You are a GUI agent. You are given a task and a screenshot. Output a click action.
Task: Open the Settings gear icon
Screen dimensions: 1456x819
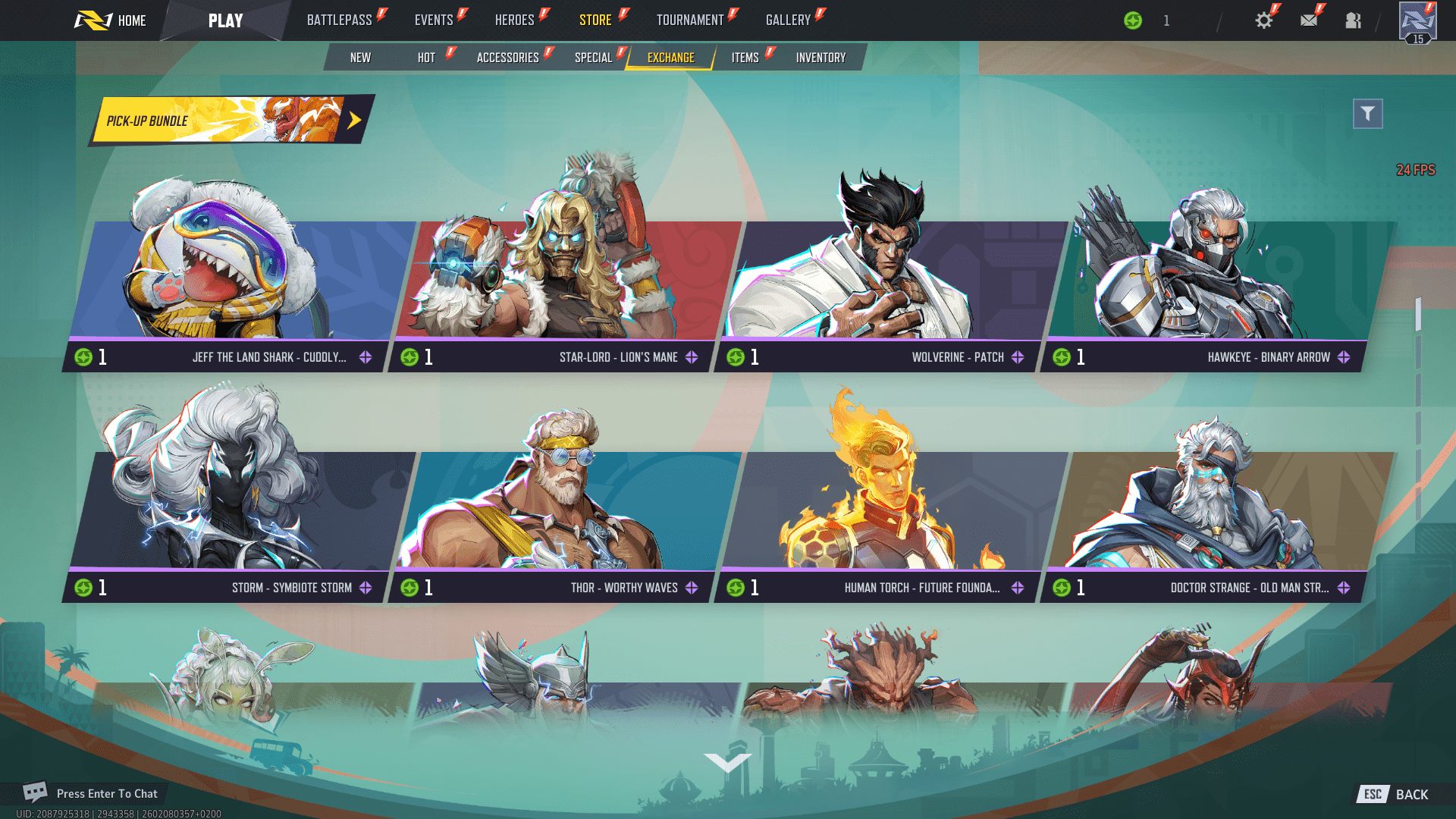click(1263, 20)
